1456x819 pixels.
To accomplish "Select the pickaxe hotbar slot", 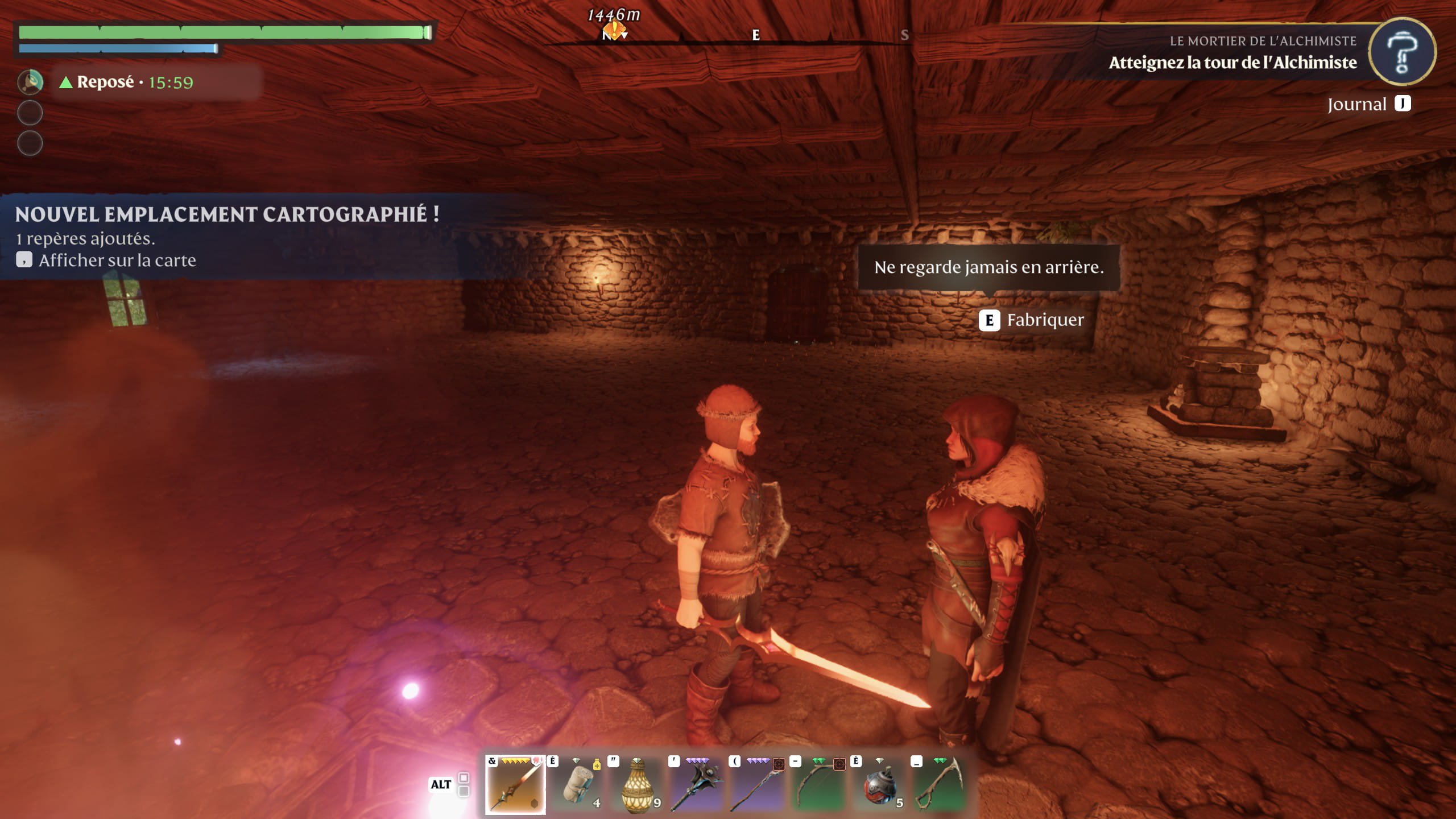I will pyautogui.click(x=941, y=785).
